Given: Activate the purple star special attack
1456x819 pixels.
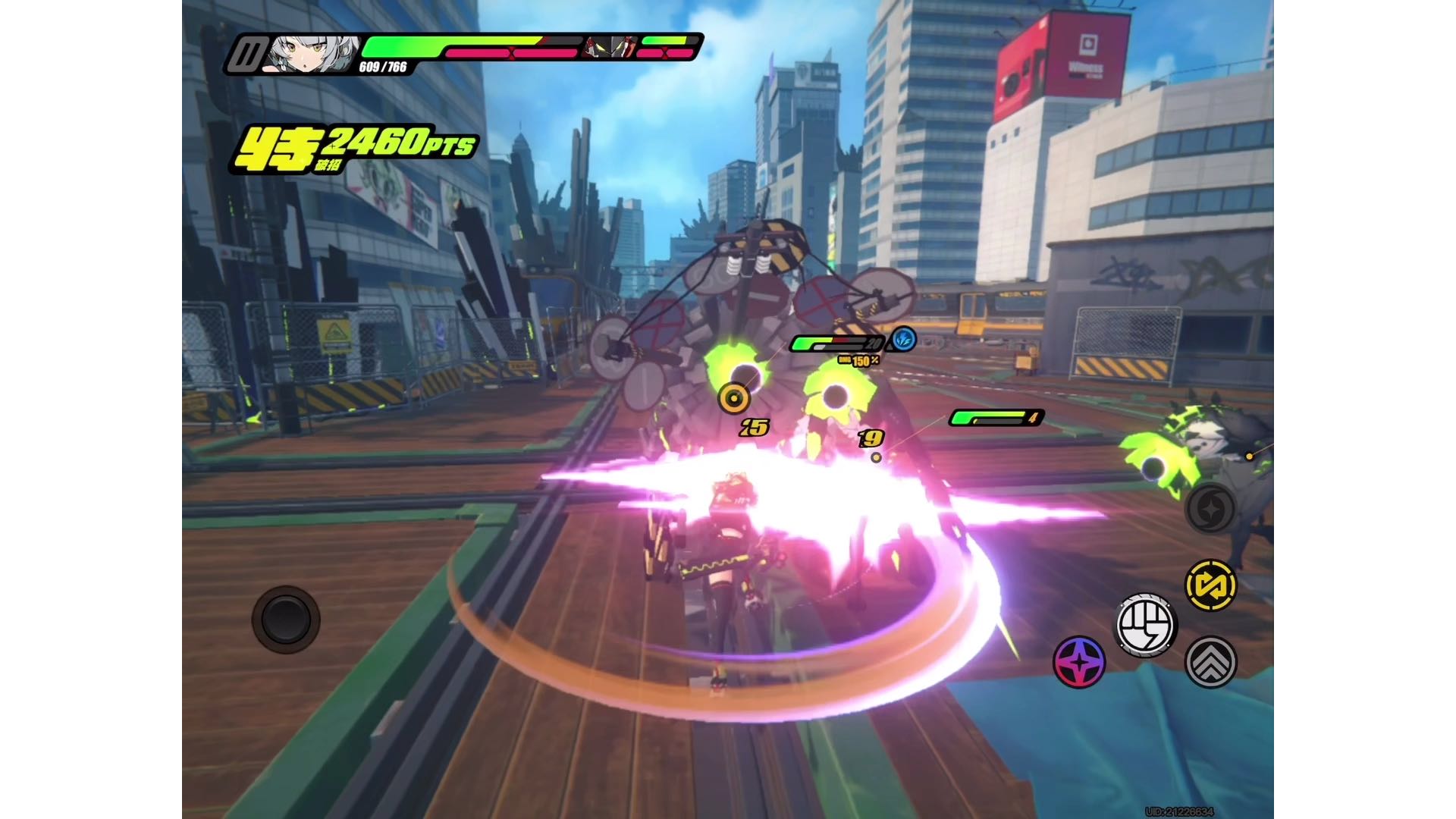Looking at the screenshot, I should 1079,662.
